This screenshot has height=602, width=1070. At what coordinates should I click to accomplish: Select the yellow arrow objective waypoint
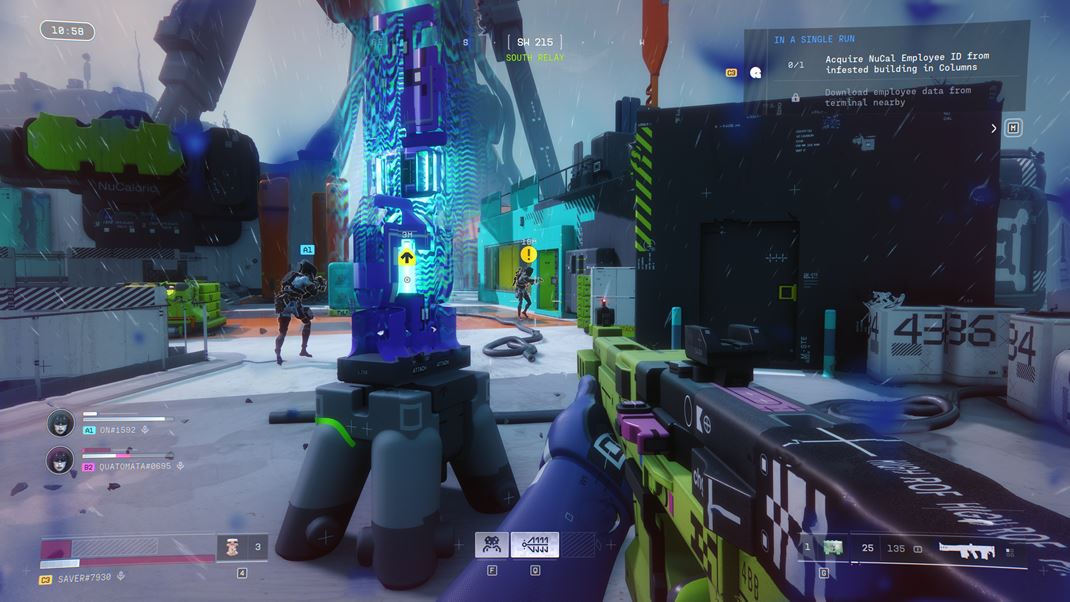[x=407, y=257]
